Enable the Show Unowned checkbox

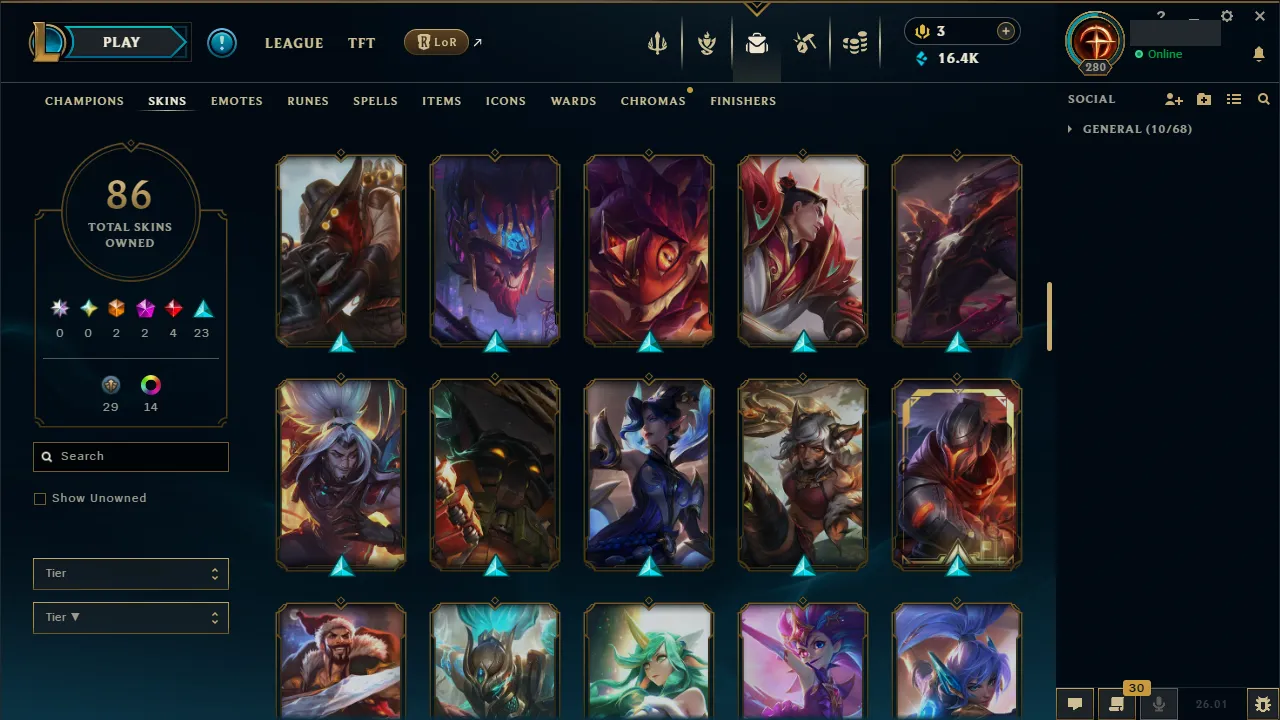point(40,498)
